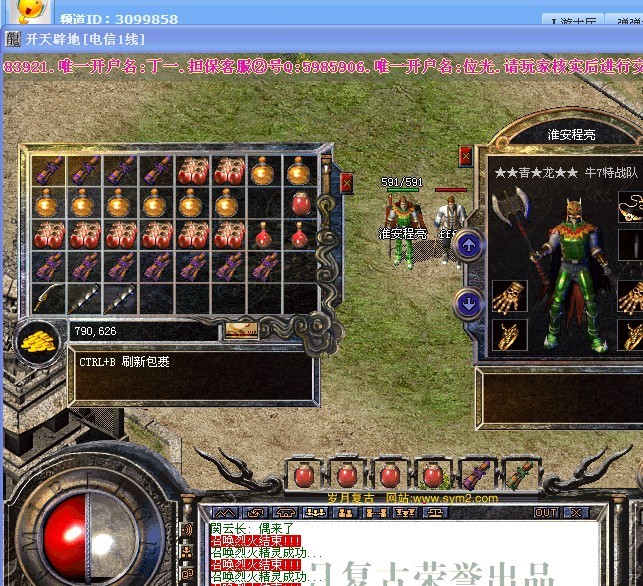Screen dimensions: 643x586
Task: Click the VIP button under the bag
Action: coord(239,330)
